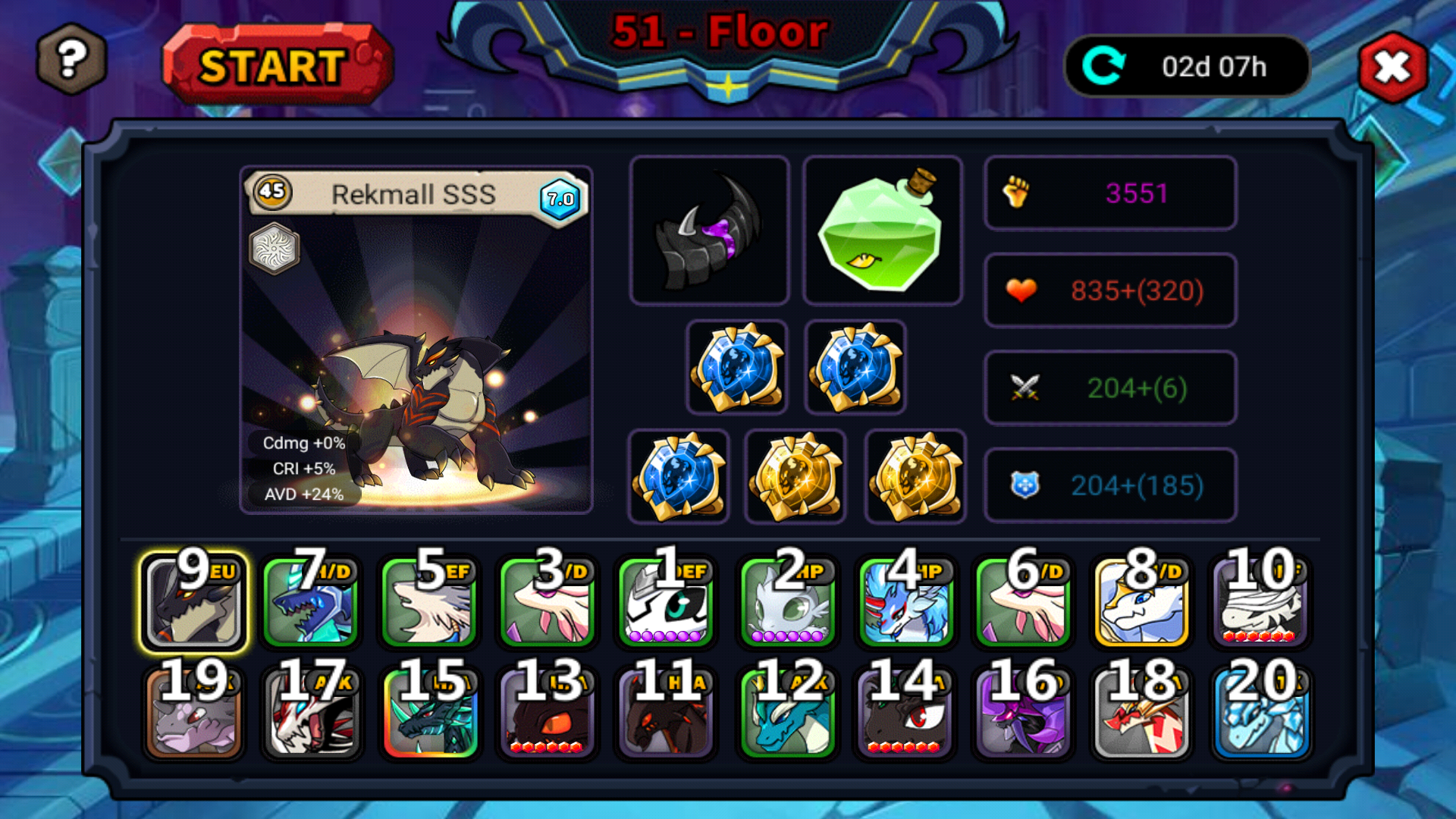The image size is (1456, 819).
Task: Select the black horn gauntlet equipment slot
Action: (709, 231)
